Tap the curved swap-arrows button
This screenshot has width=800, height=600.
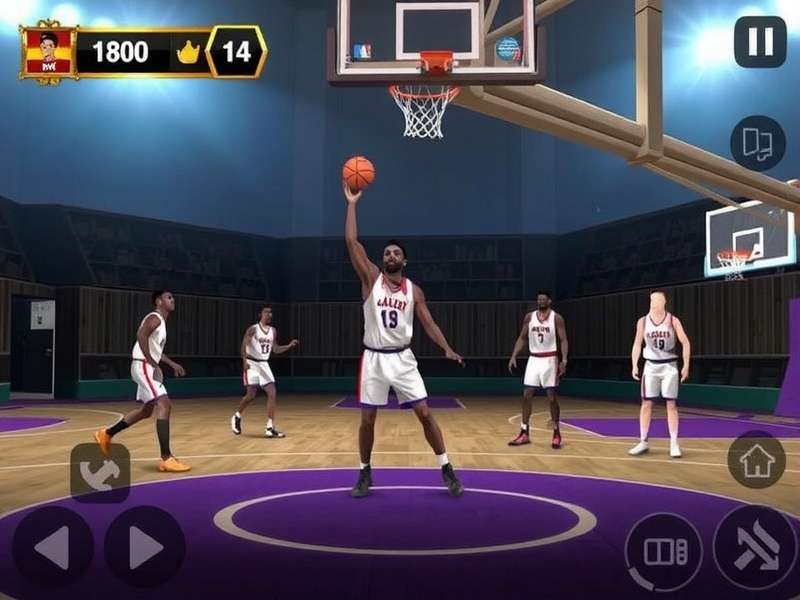(100, 473)
